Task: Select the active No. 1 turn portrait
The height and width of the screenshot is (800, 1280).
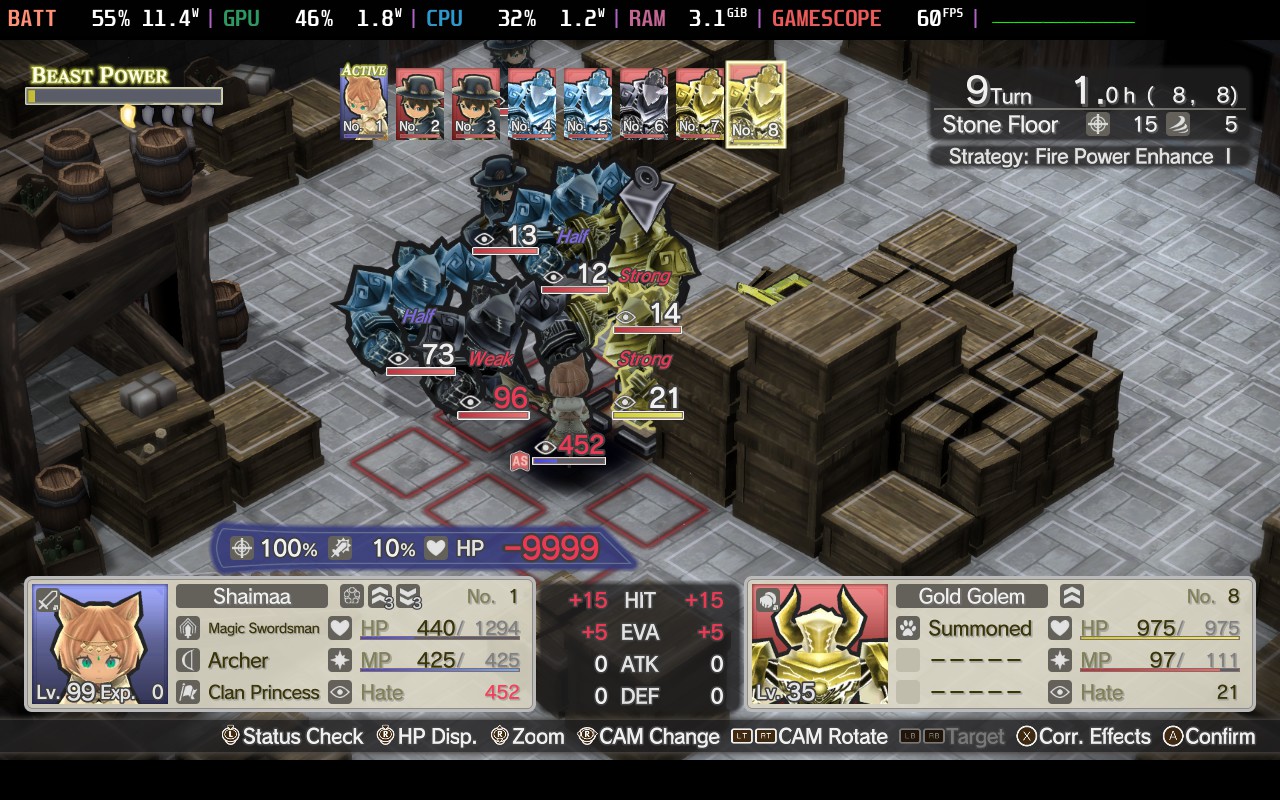Action: click(364, 103)
